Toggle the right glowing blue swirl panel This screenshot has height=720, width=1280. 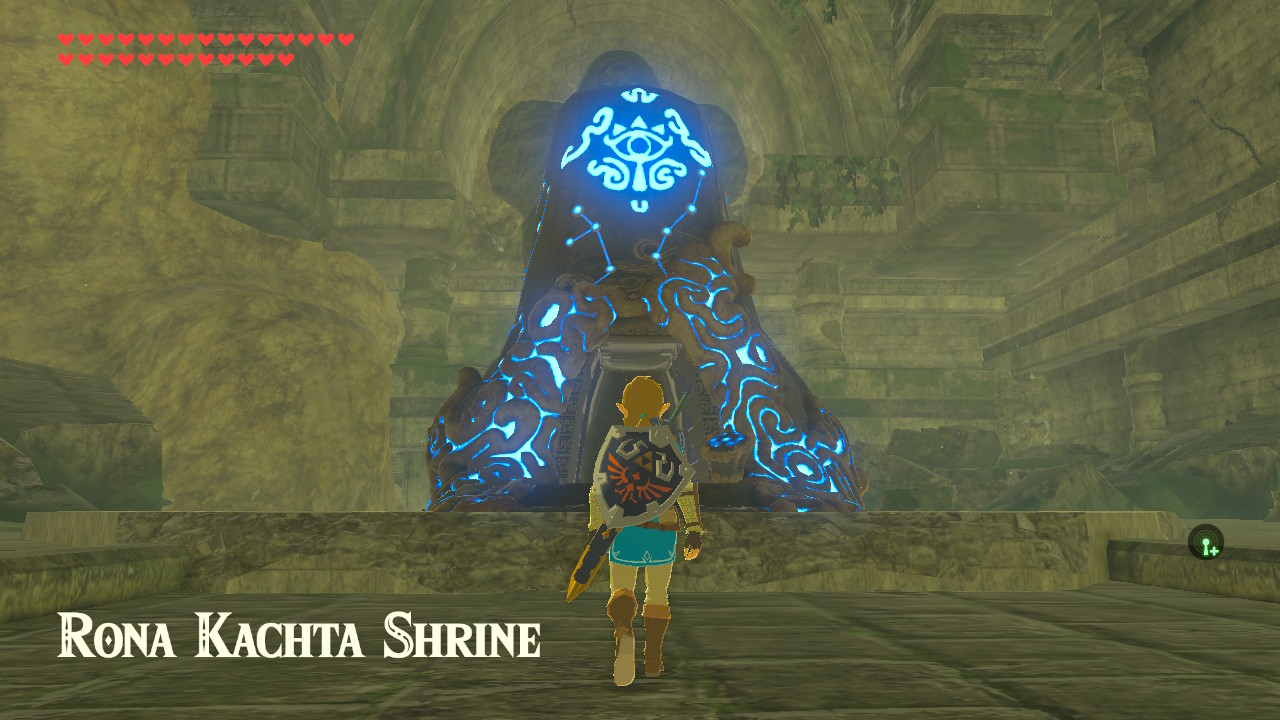click(x=760, y=410)
